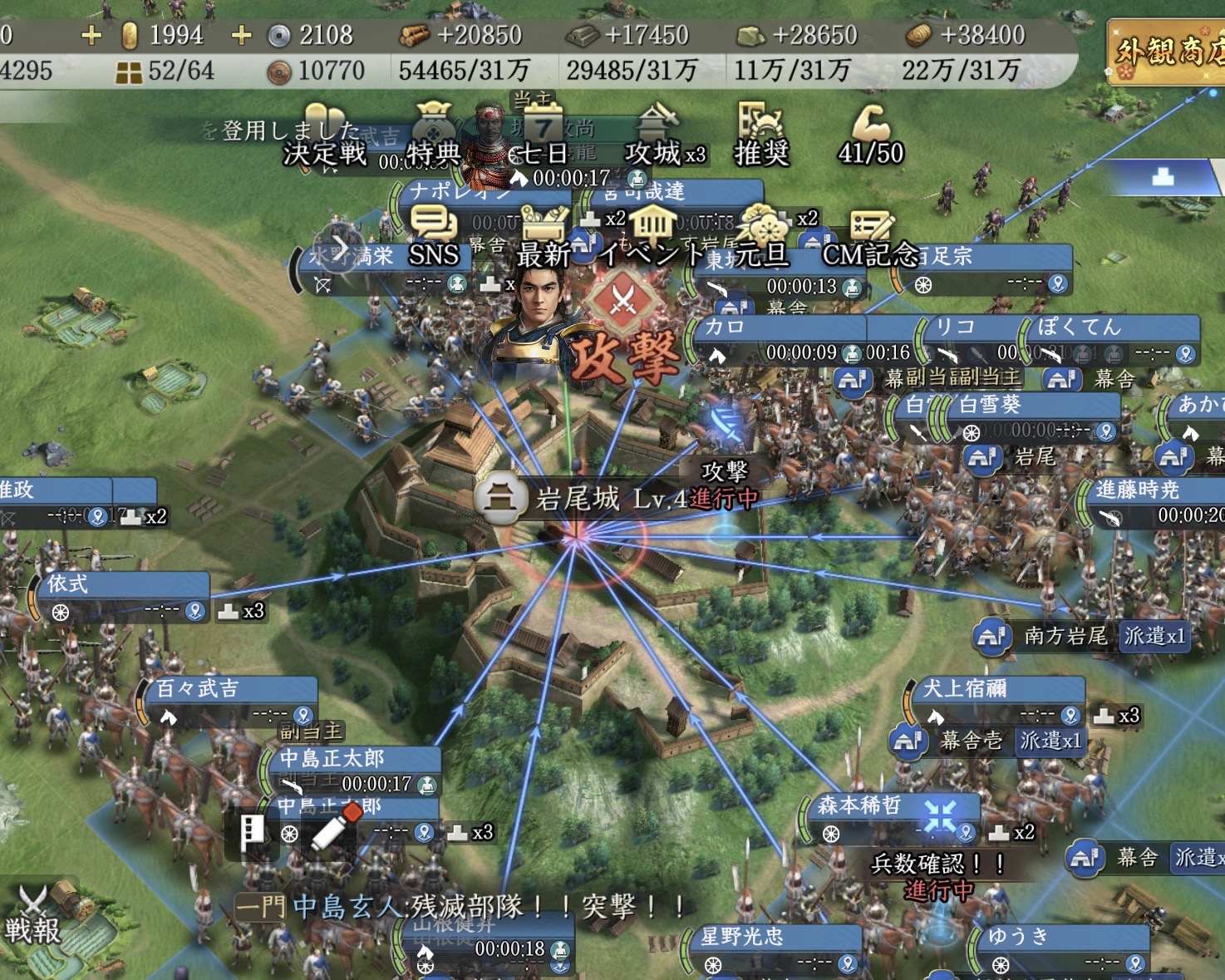
Task: Open the 最新 news icon
Action: pyautogui.click(x=544, y=235)
